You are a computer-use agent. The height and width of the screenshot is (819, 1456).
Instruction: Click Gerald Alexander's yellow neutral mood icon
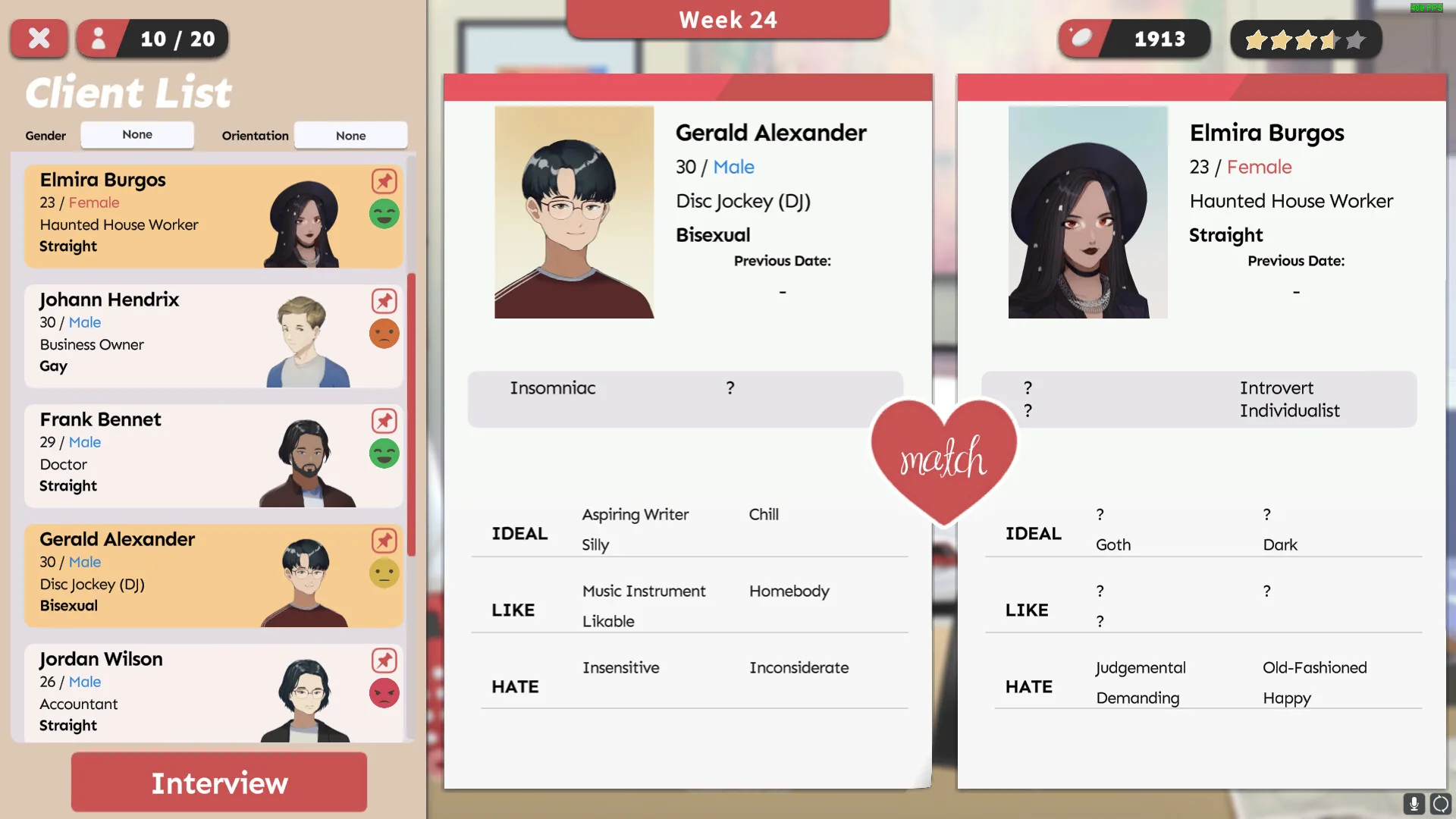[x=384, y=573]
